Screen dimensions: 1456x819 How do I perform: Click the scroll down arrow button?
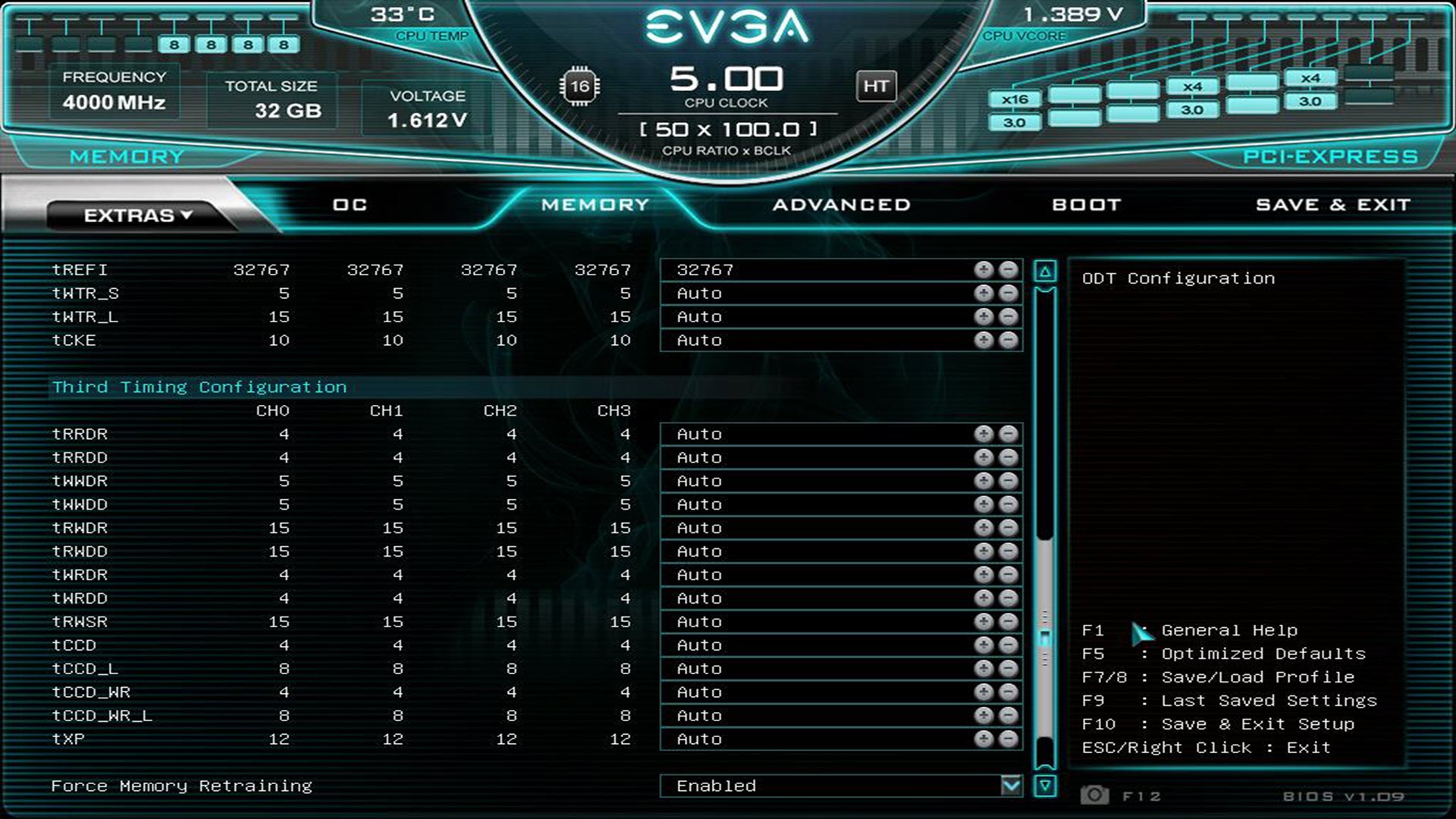(1045, 786)
